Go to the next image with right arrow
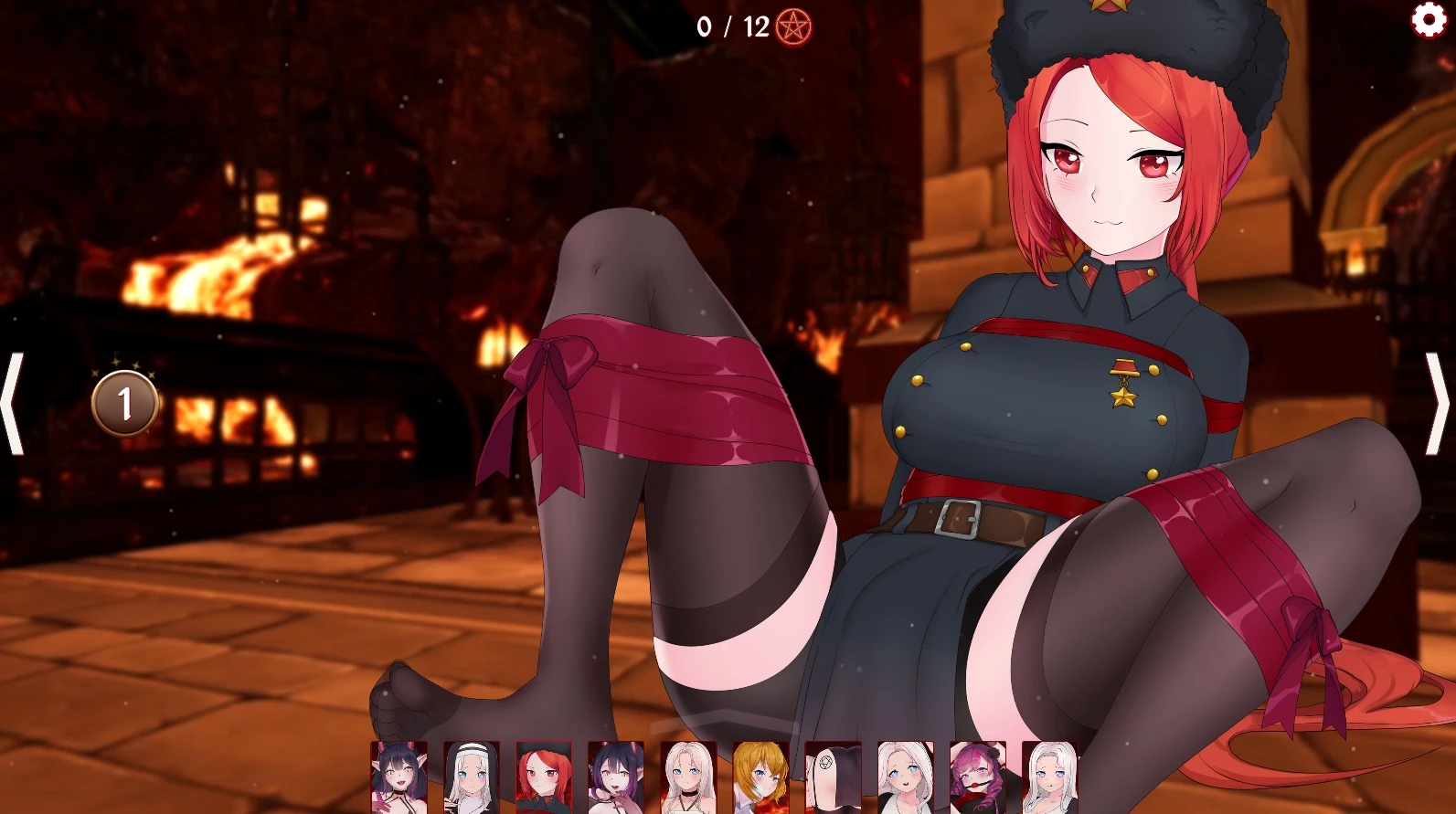Screen dimensions: 1456x814 click(1439, 403)
